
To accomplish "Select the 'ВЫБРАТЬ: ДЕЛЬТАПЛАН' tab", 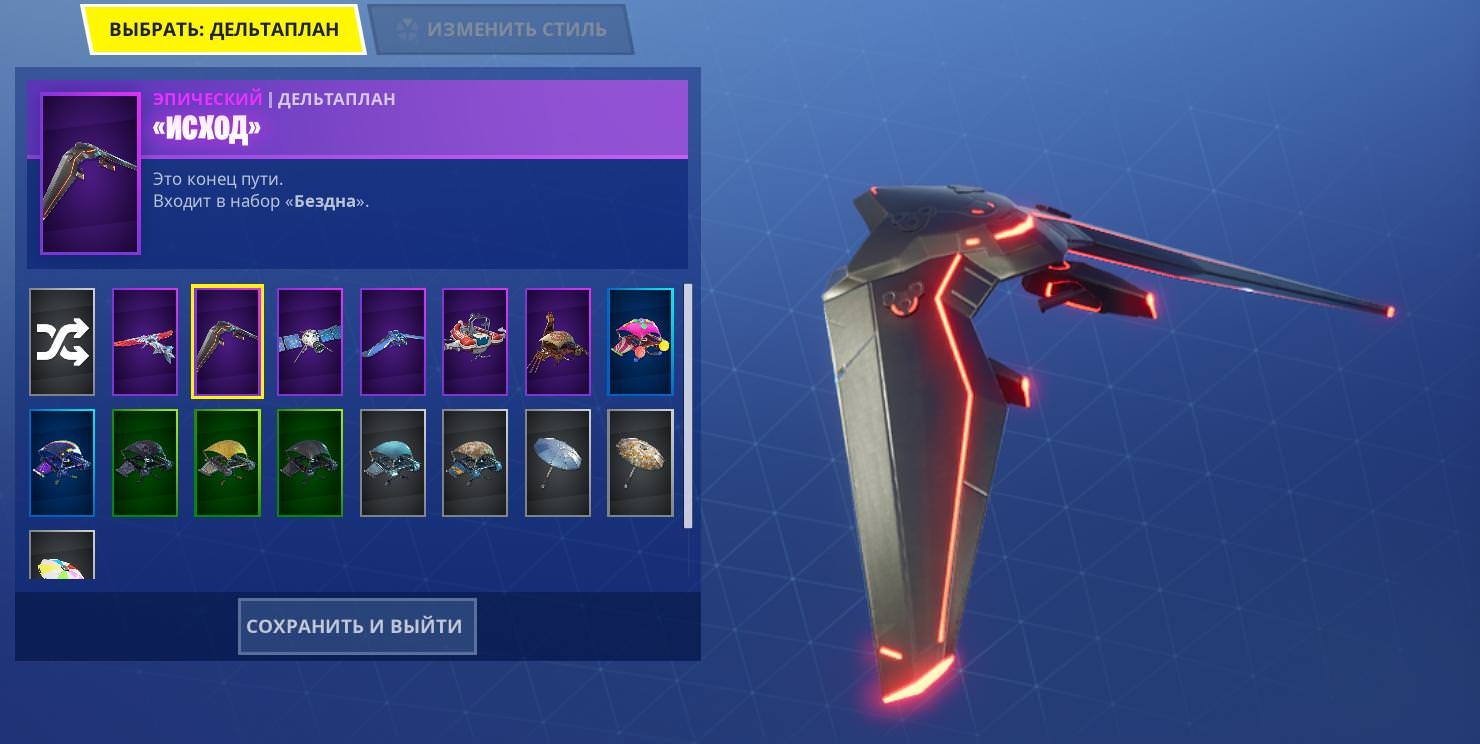I will coord(223,29).
